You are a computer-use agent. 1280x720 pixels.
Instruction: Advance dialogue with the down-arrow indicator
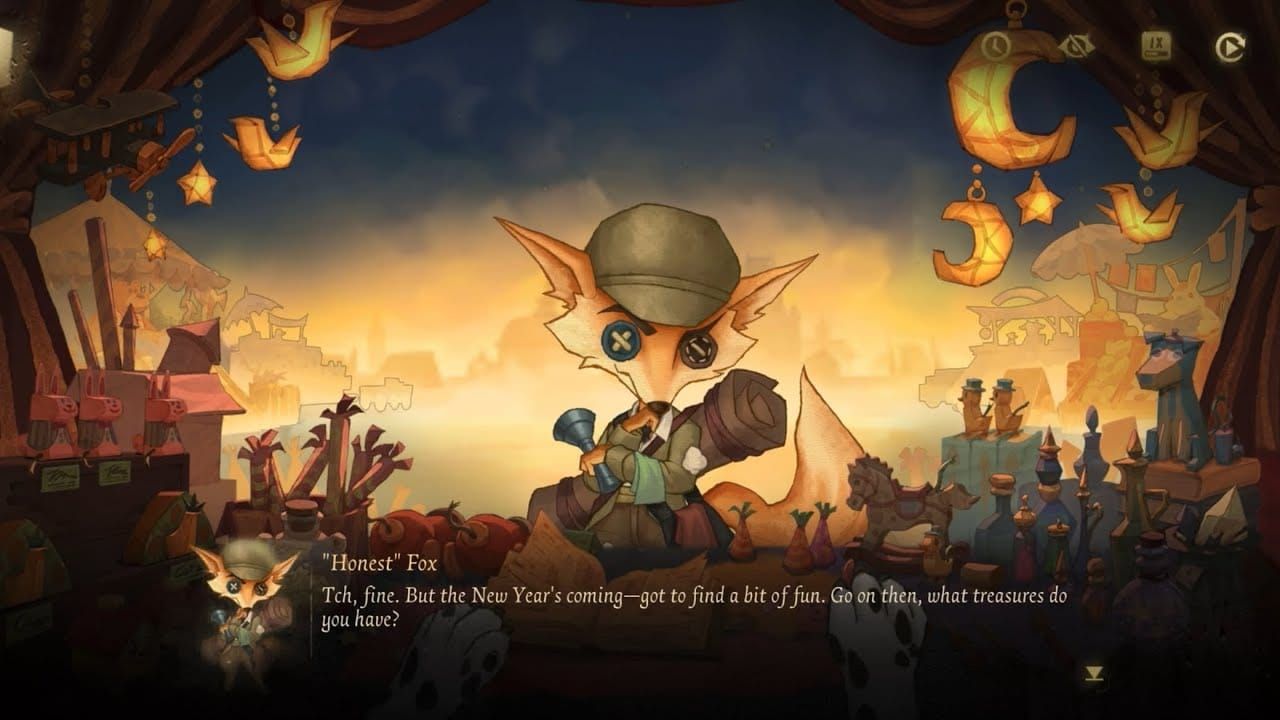(1095, 675)
